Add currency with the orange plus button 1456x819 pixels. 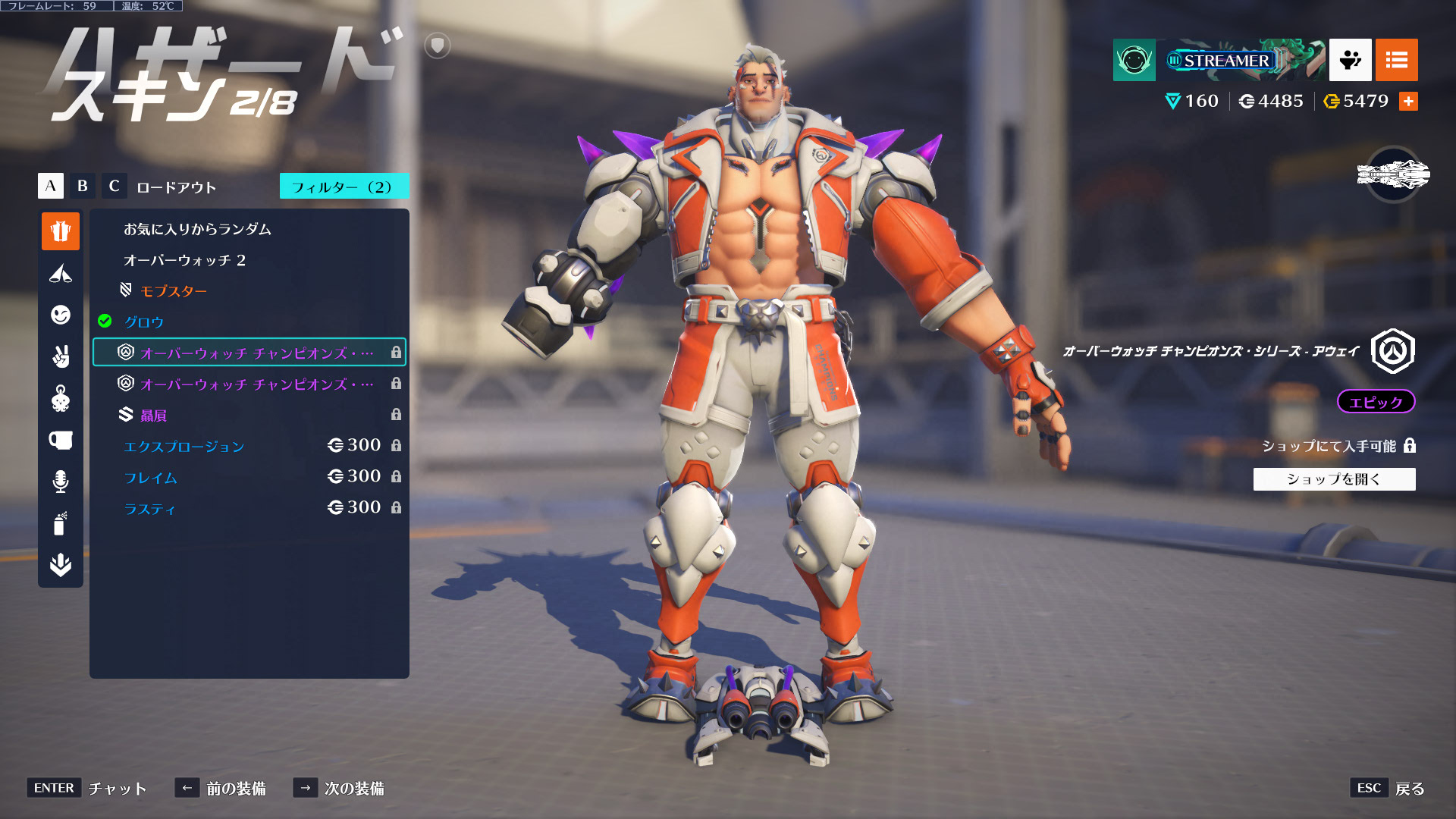point(1408,102)
